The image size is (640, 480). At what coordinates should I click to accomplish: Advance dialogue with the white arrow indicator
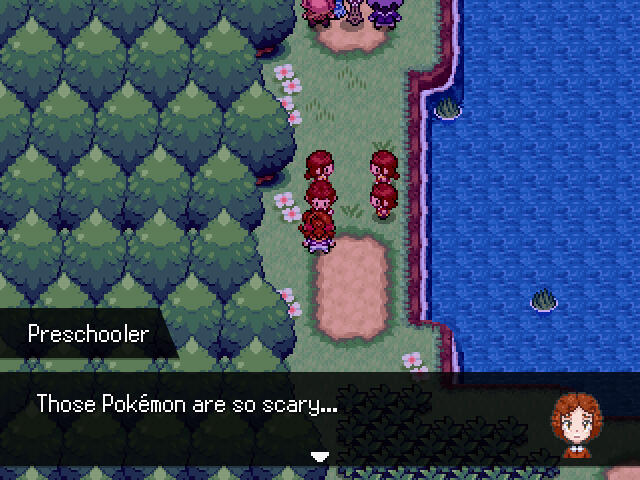[x=319, y=456]
